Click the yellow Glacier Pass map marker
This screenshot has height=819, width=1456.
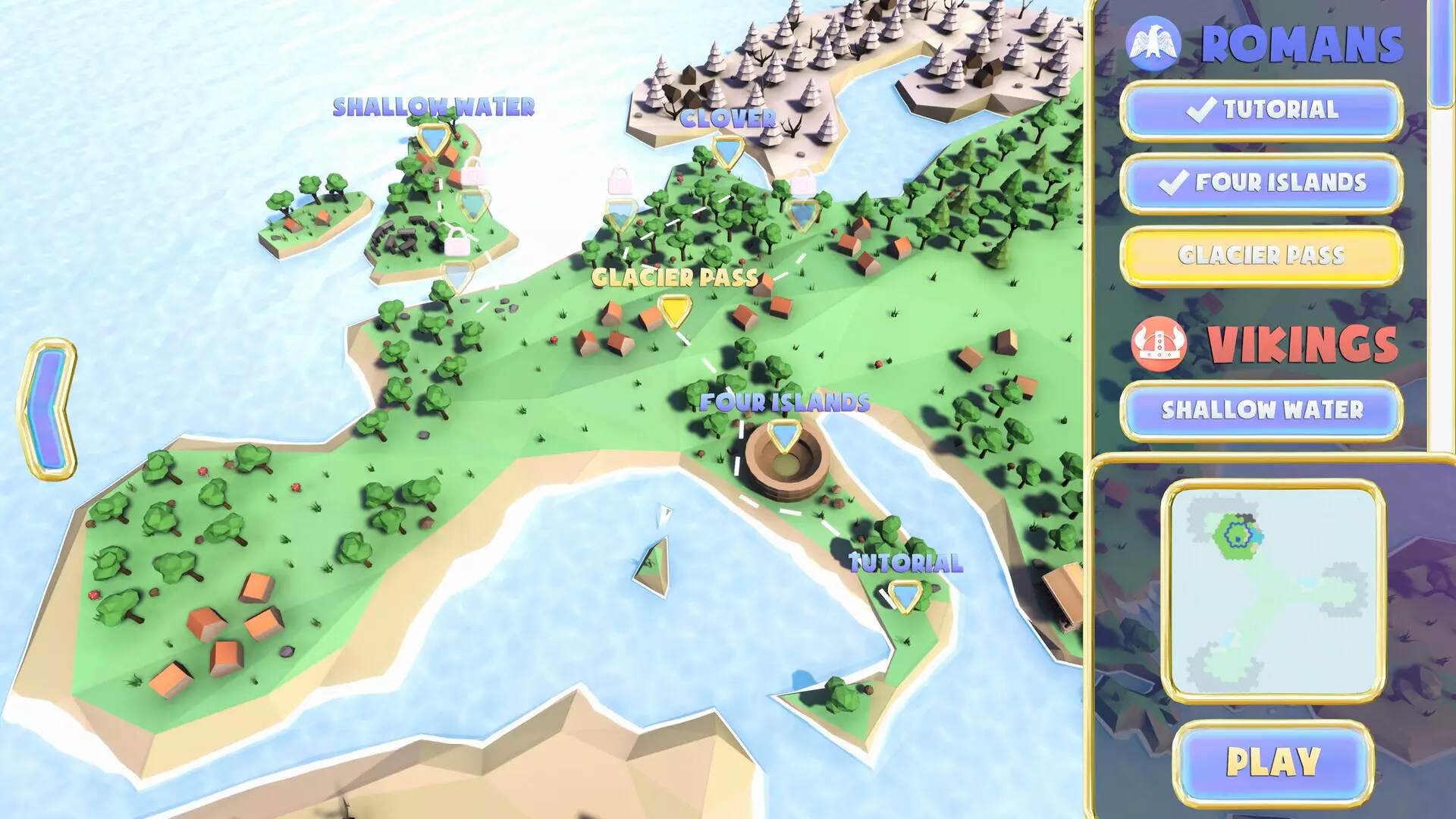(x=673, y=311)
